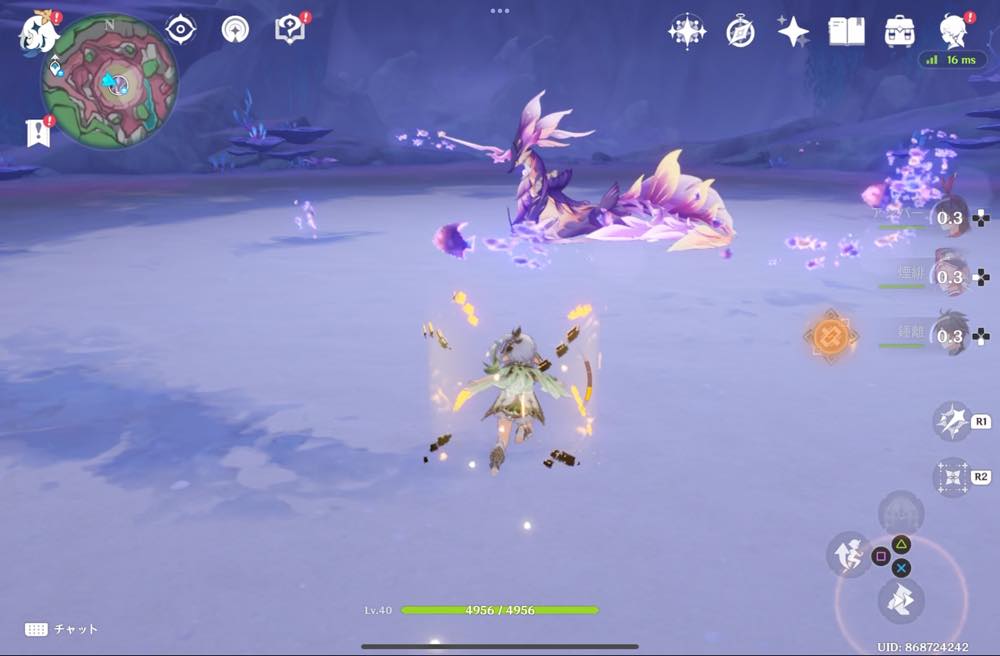The image size is (1000, 656).
Task: Open the tutorial book with question mark
Action: pyautogui.click(x=290, y=30)
